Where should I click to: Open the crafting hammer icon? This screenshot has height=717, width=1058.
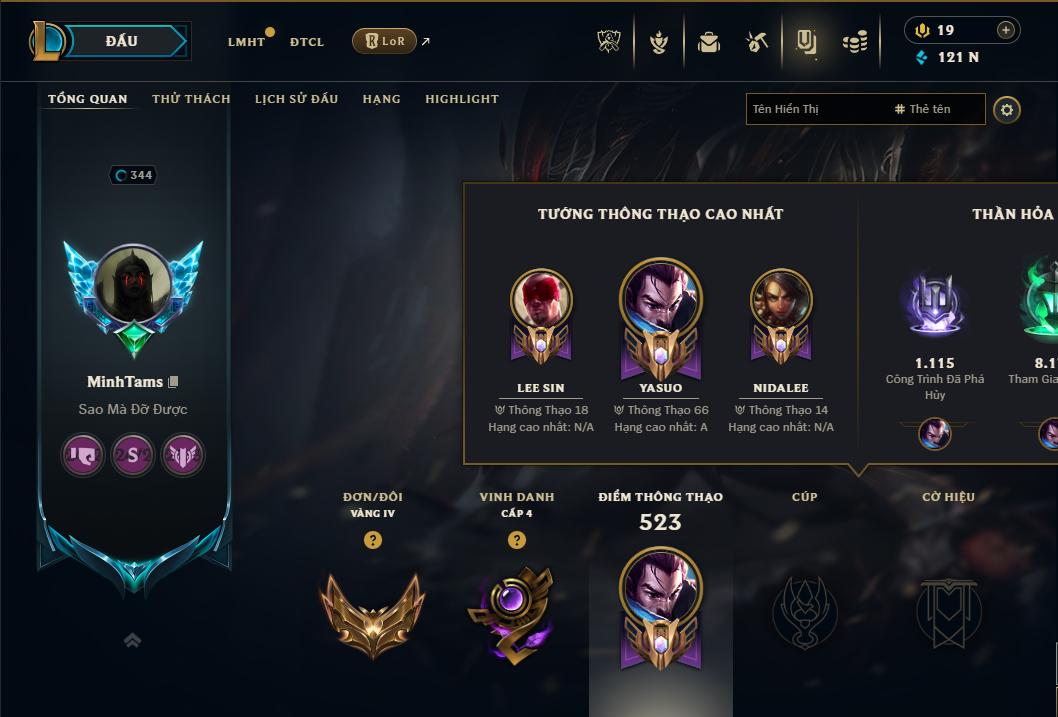click(757, 42)
